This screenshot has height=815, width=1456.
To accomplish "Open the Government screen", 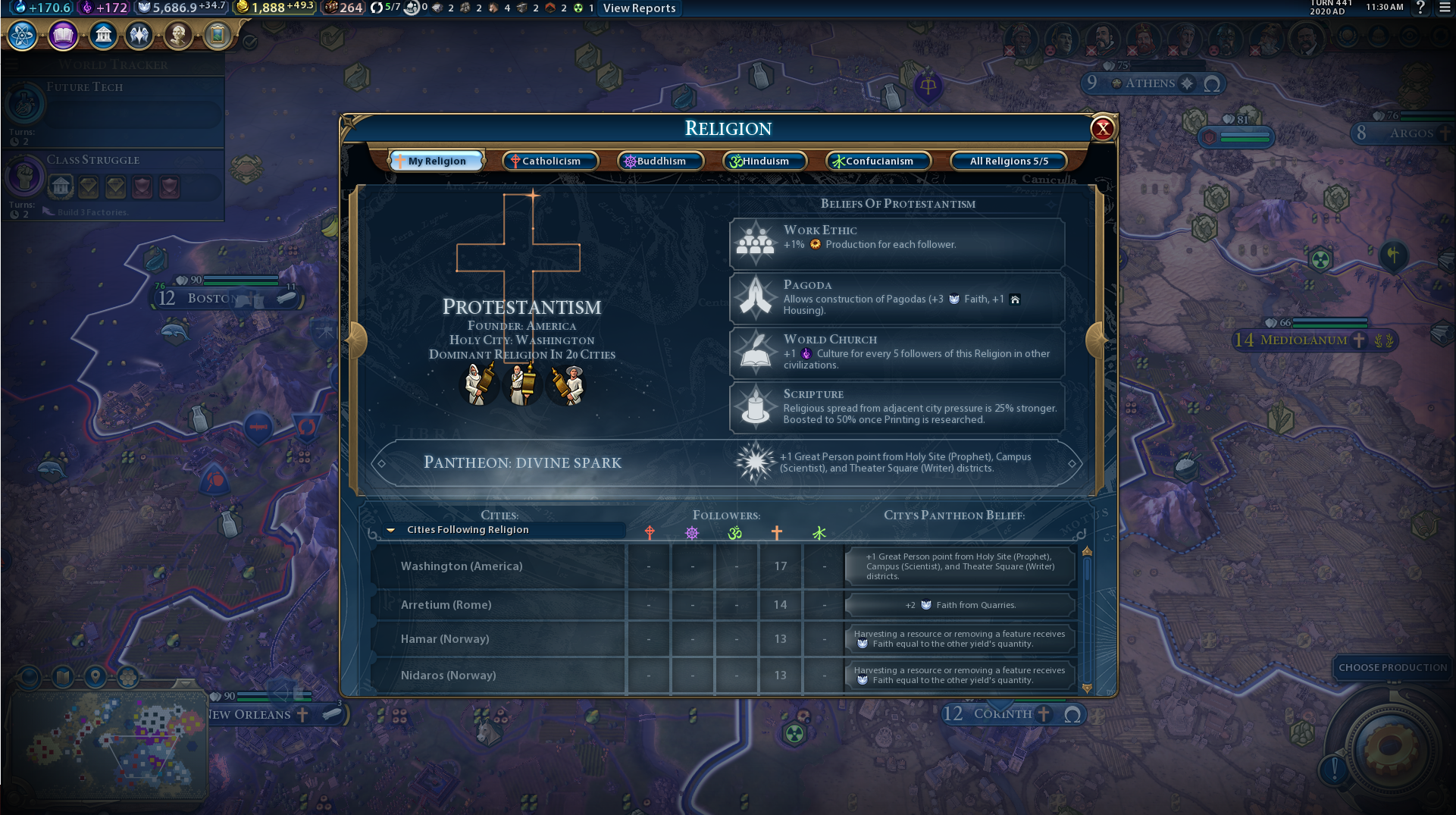I will click(102, 35).
